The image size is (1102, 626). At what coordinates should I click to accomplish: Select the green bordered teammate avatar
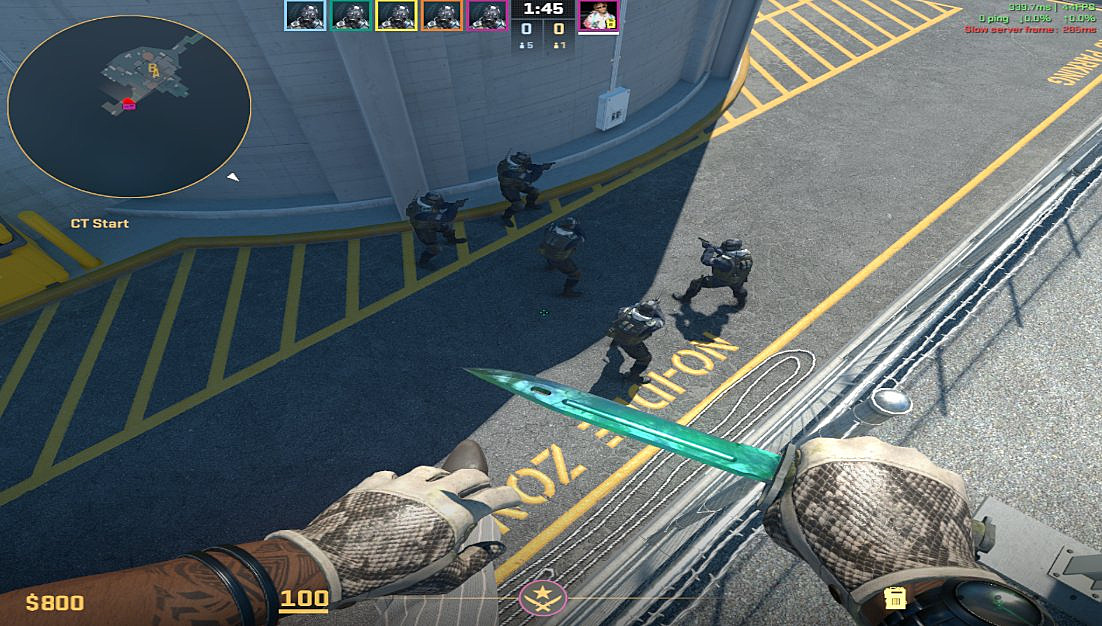(351, 15)
